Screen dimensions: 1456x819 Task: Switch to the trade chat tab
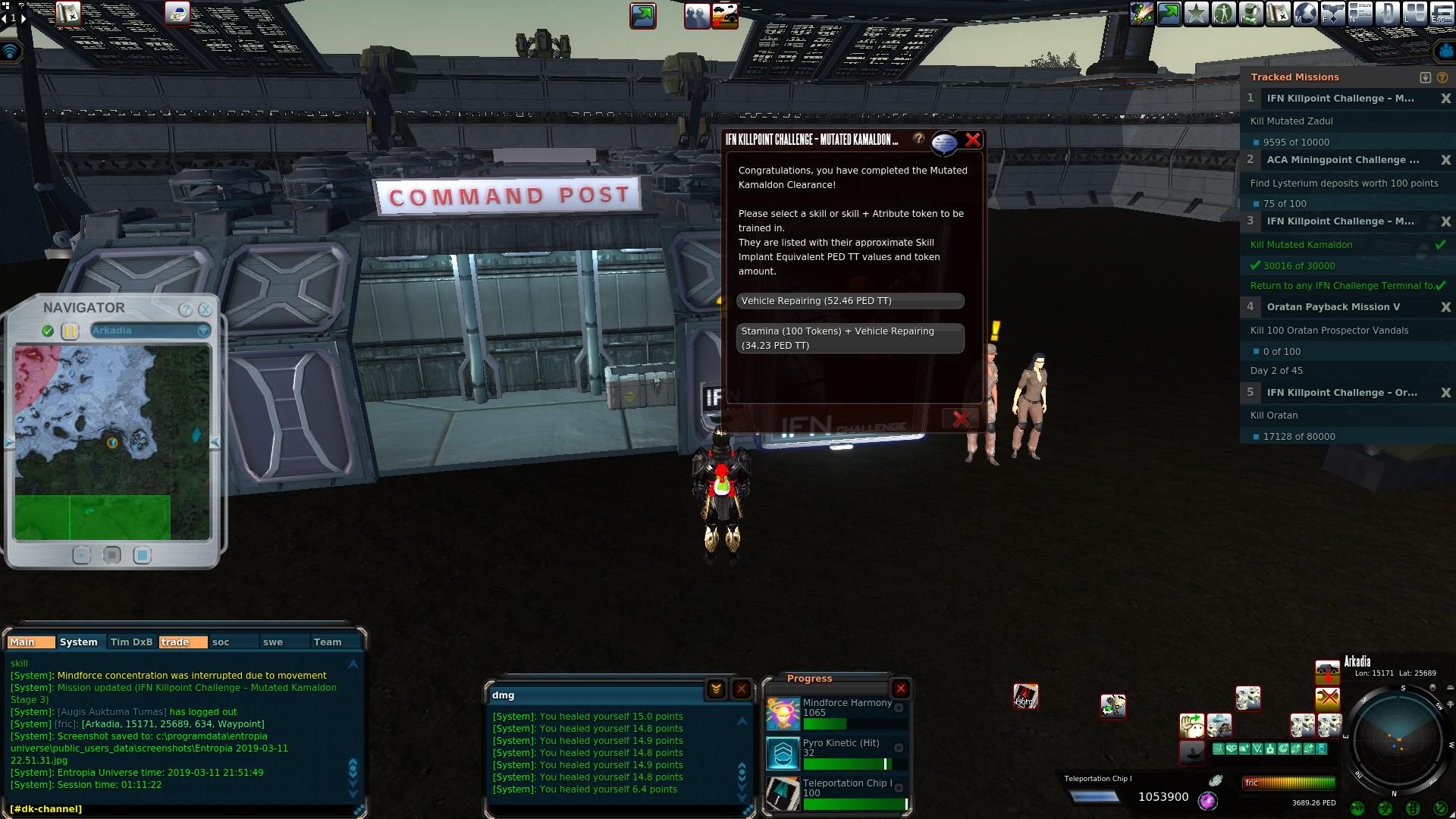[182, 642]
